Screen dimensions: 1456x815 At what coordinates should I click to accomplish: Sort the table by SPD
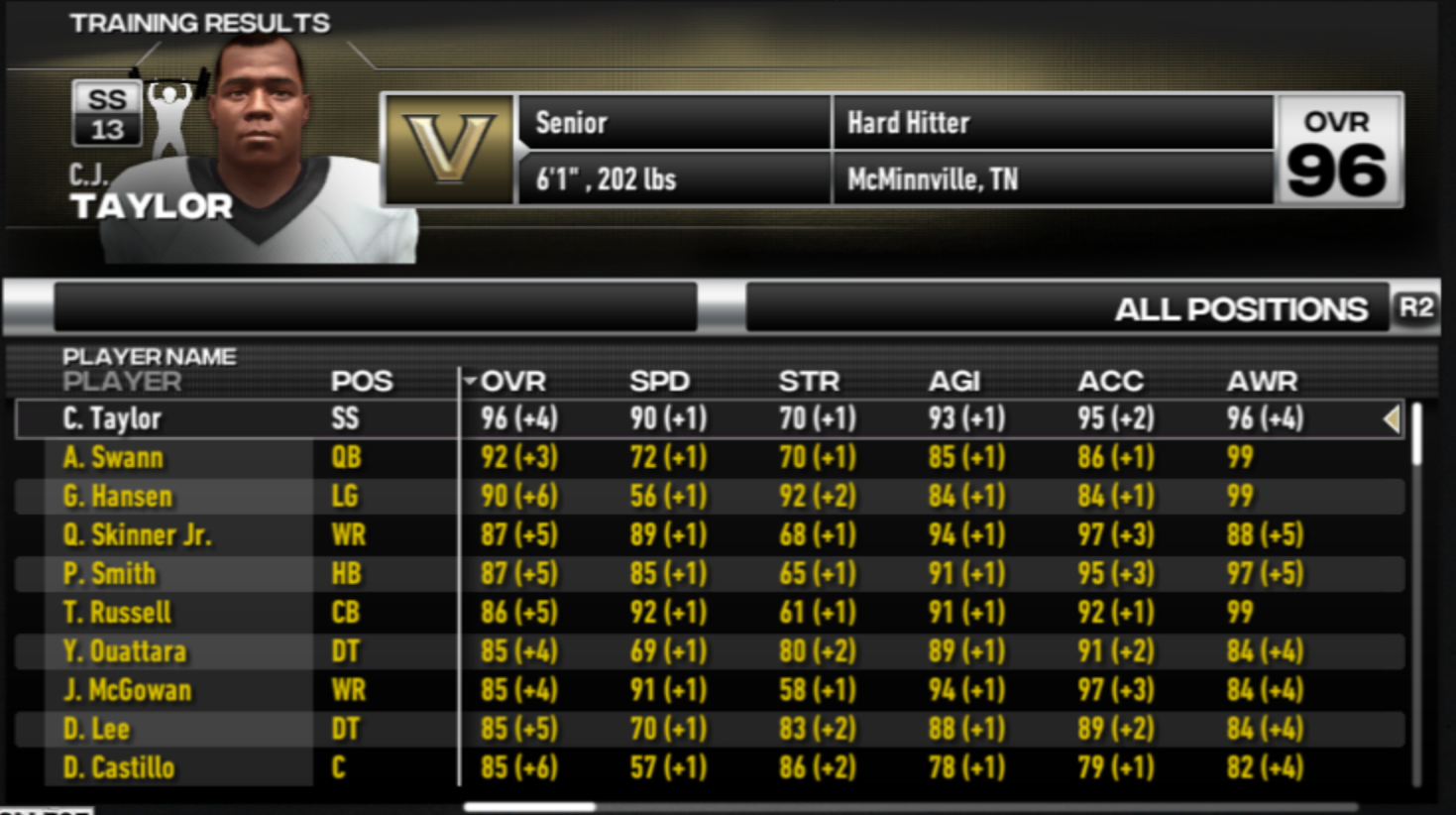point(659,382)
